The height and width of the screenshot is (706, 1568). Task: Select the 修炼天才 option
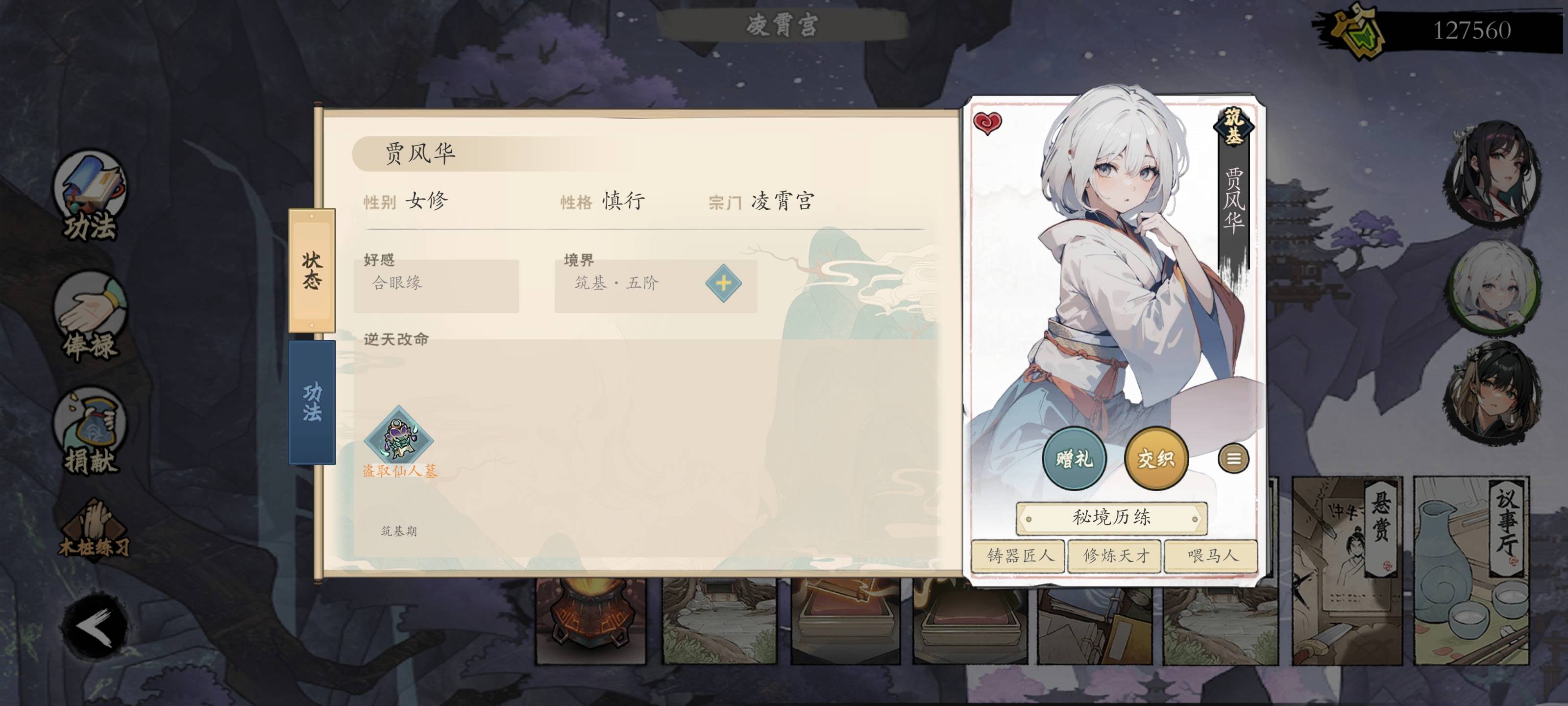pos(1116,557)
